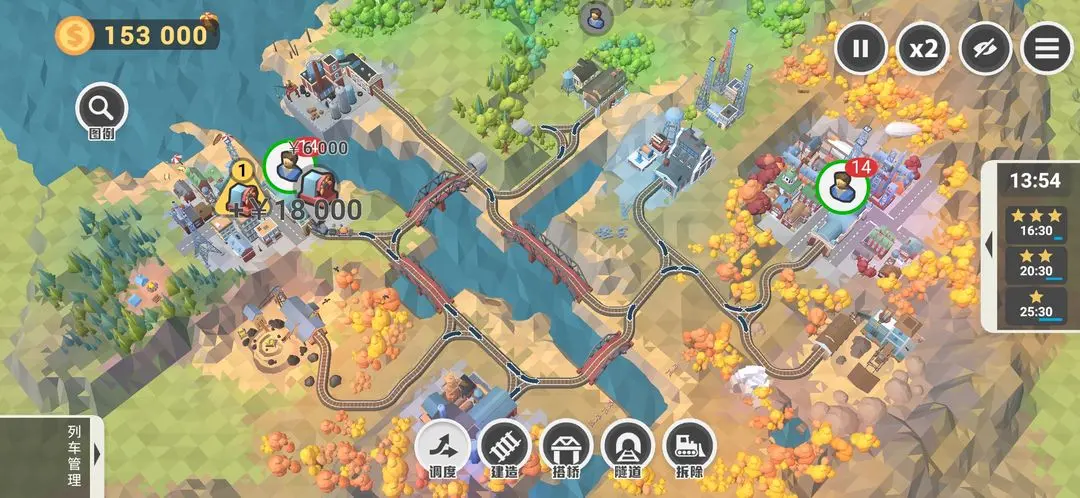The height and width of the screenshot is (498, 1080).
Task: Expand the 列车管理 train management panel
Action: pos(96,454)
